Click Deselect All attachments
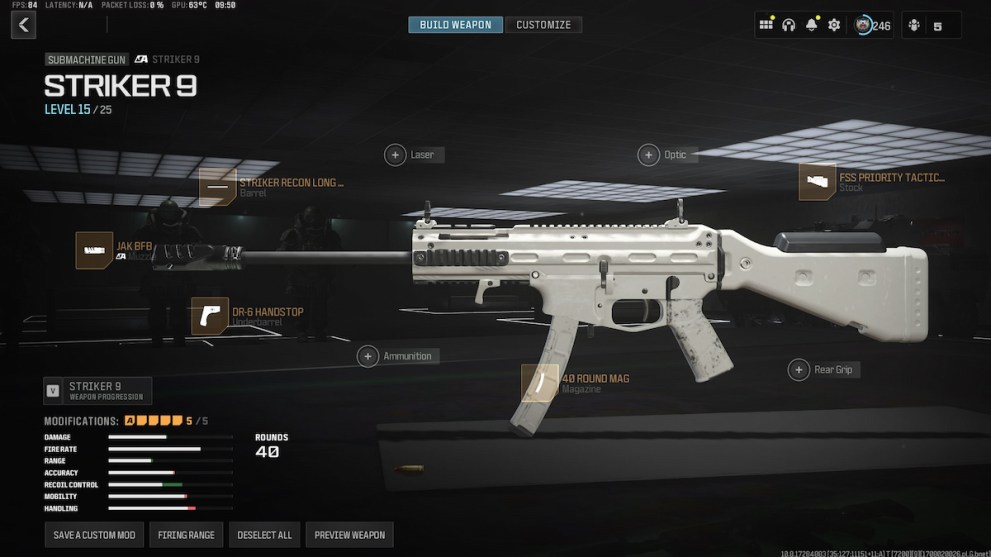The image size is (991, 557). coord(264,535)
